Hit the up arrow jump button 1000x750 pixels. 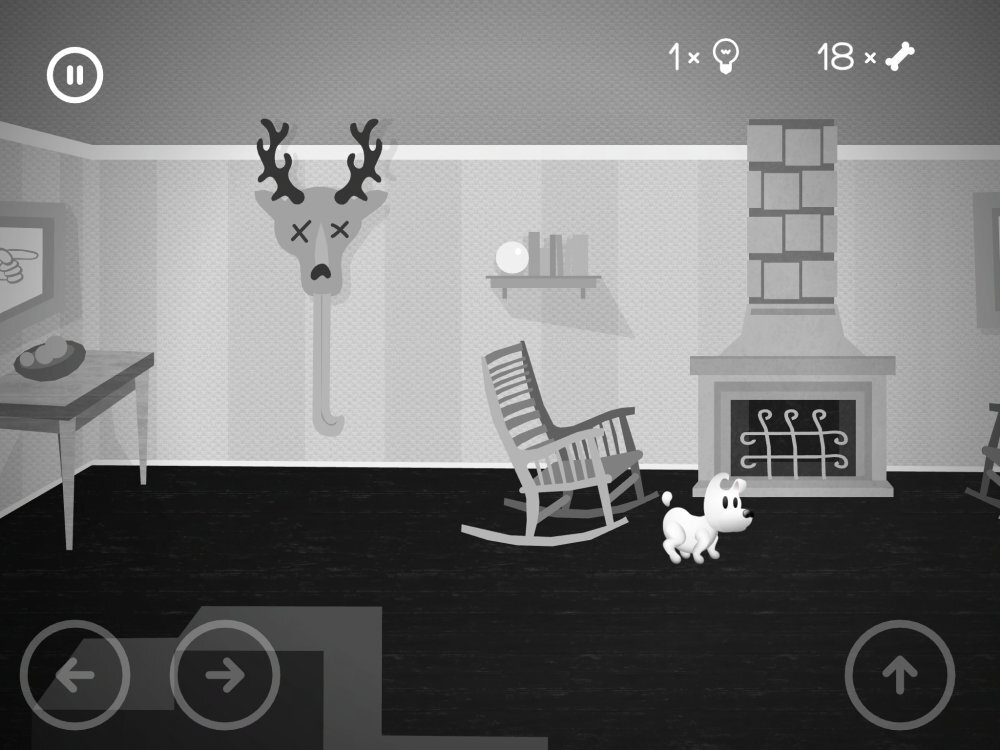pyautogui.click(x=899, y=675)
